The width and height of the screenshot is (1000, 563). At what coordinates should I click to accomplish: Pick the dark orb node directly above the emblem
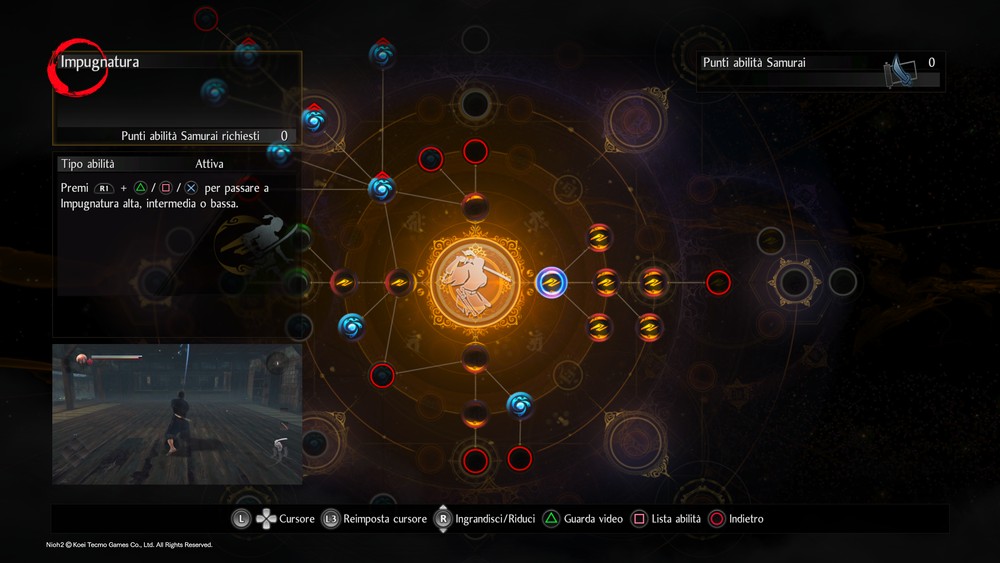click(475, 207)
